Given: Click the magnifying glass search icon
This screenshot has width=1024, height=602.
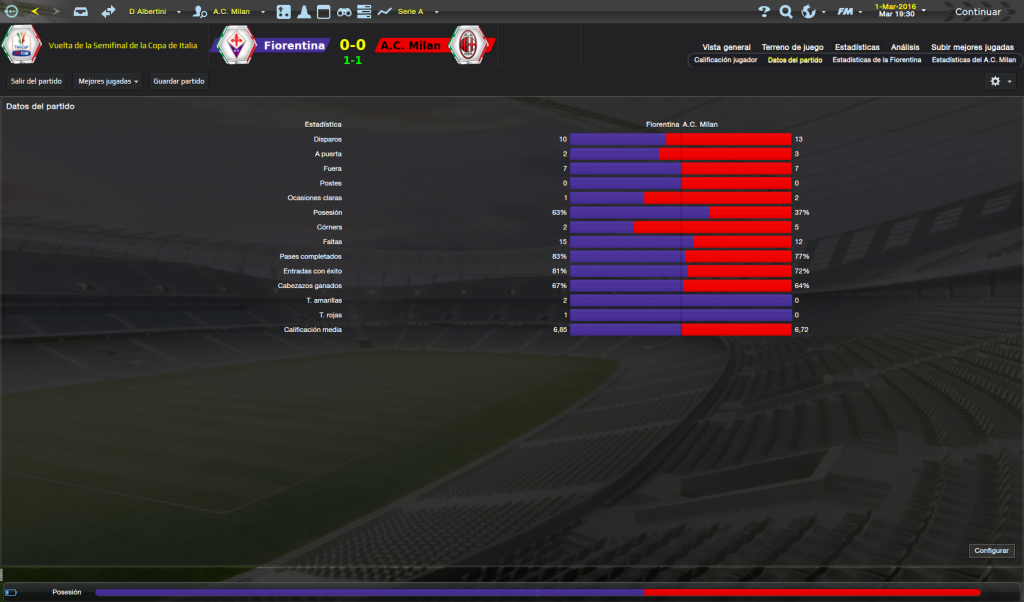Looking at the screenshot, I should point(786,12).
